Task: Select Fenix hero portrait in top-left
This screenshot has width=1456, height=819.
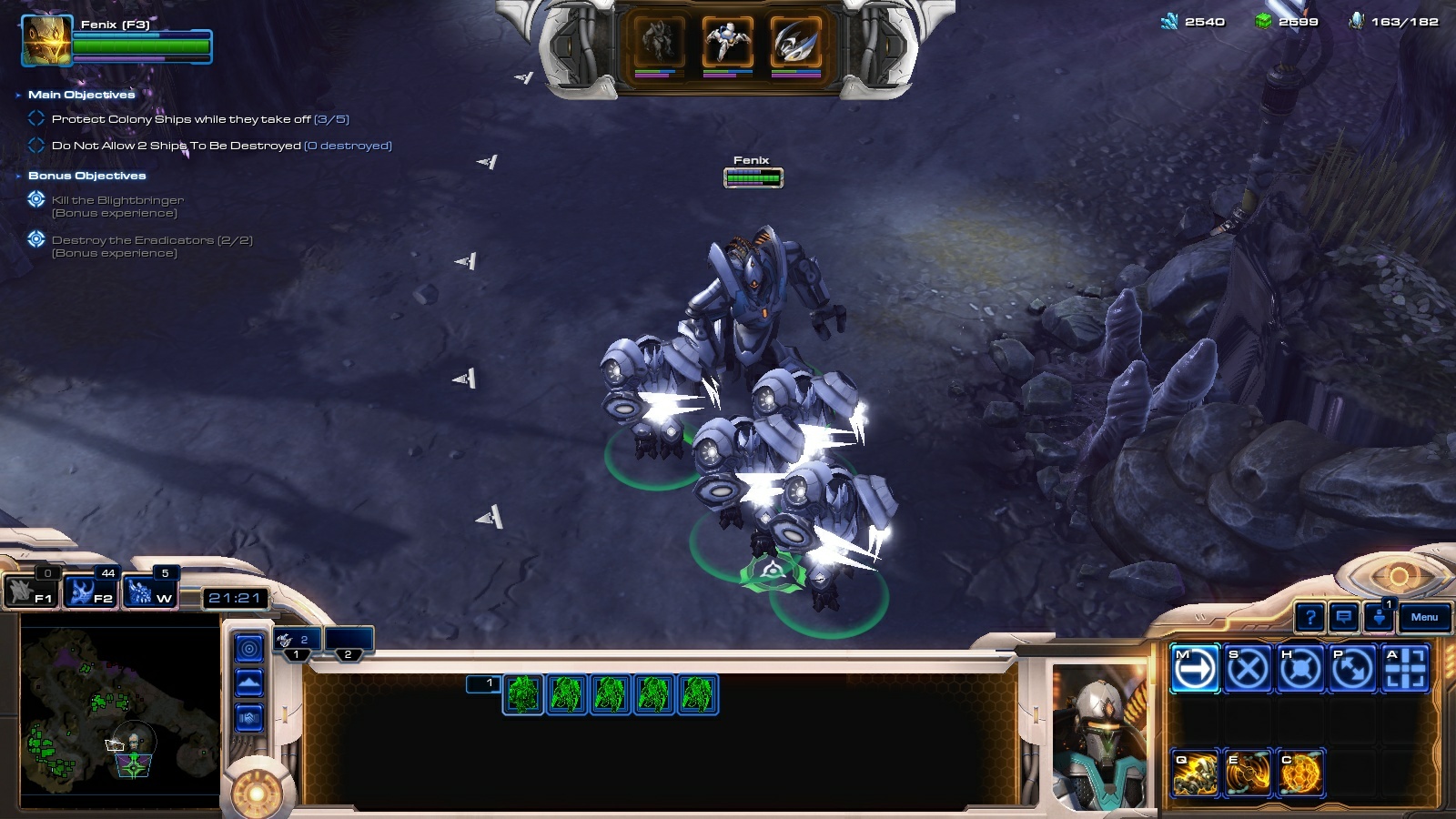Action: (46, 41)
